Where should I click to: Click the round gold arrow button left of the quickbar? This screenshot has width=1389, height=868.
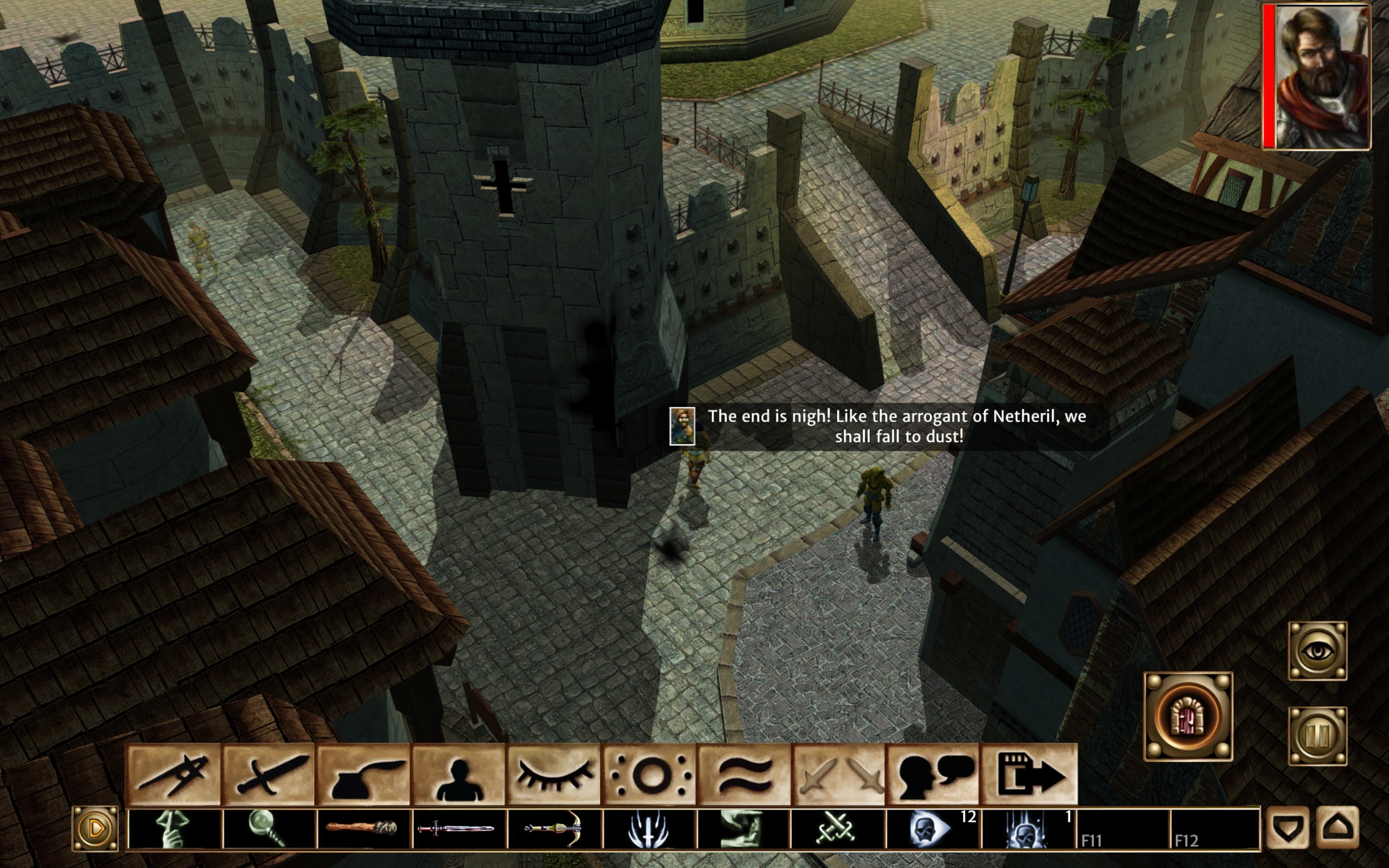point(95,828)
